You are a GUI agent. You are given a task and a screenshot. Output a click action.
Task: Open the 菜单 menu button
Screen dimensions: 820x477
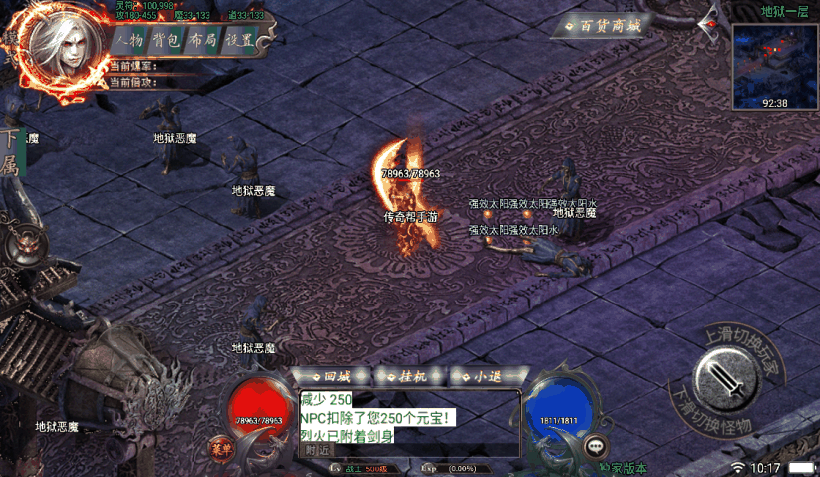(x=220, y=446)
